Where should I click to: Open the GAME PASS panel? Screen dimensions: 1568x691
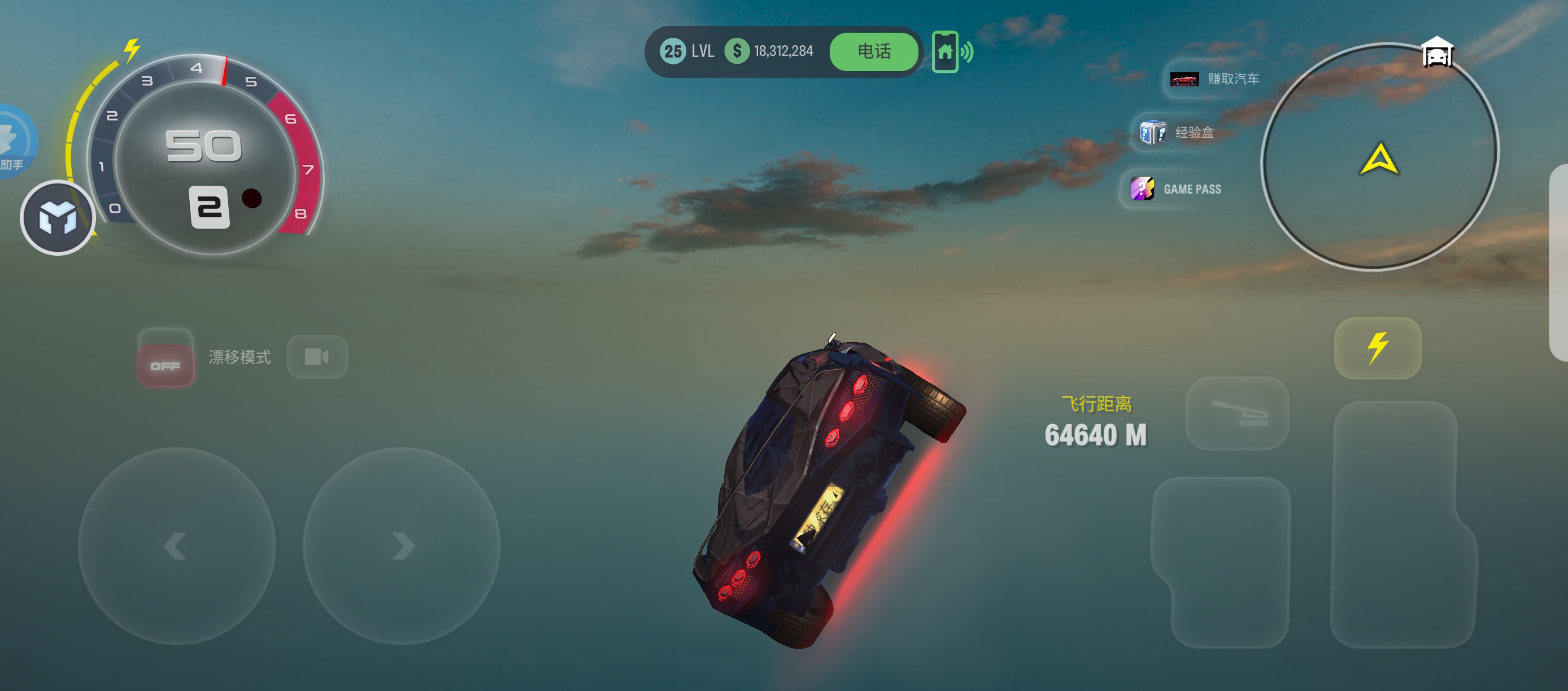pyautogui.click(x=1176, y=189)
